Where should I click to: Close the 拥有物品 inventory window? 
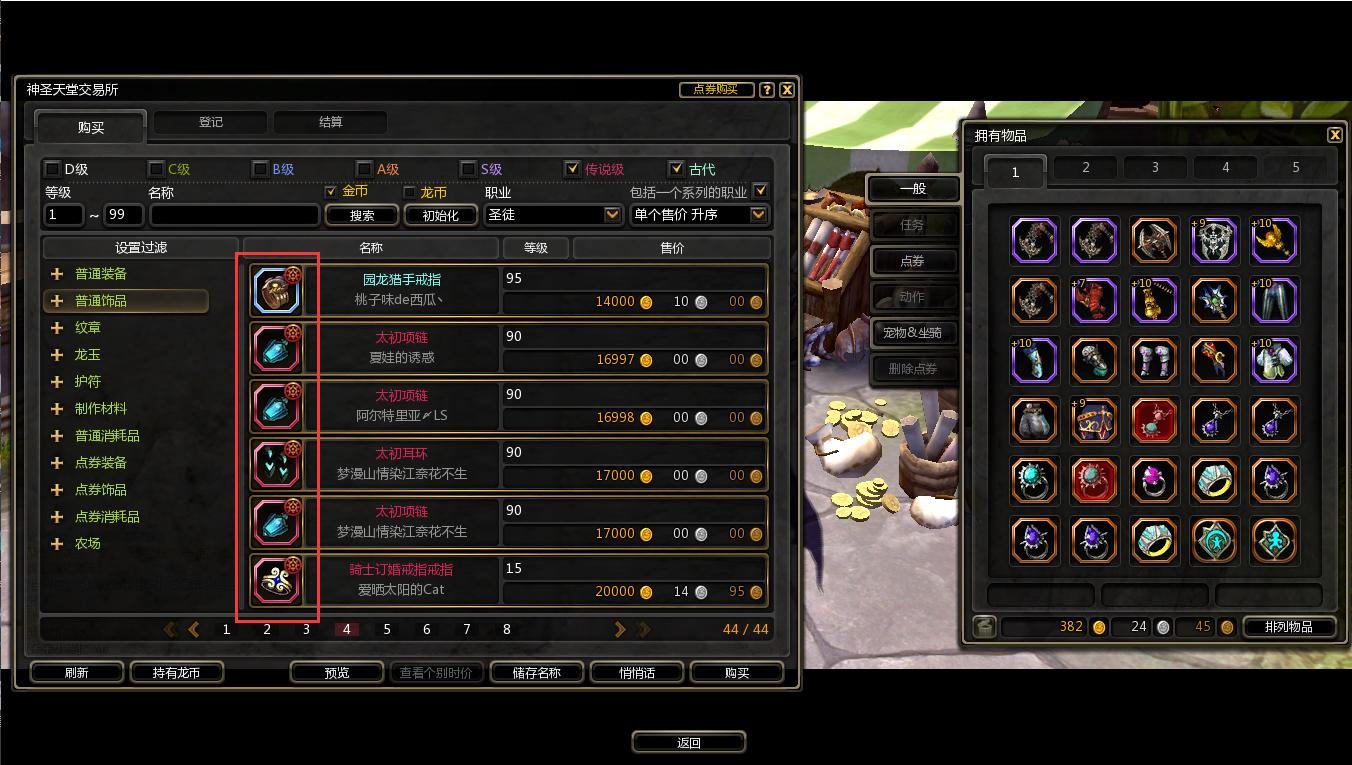coord(1334,135)
